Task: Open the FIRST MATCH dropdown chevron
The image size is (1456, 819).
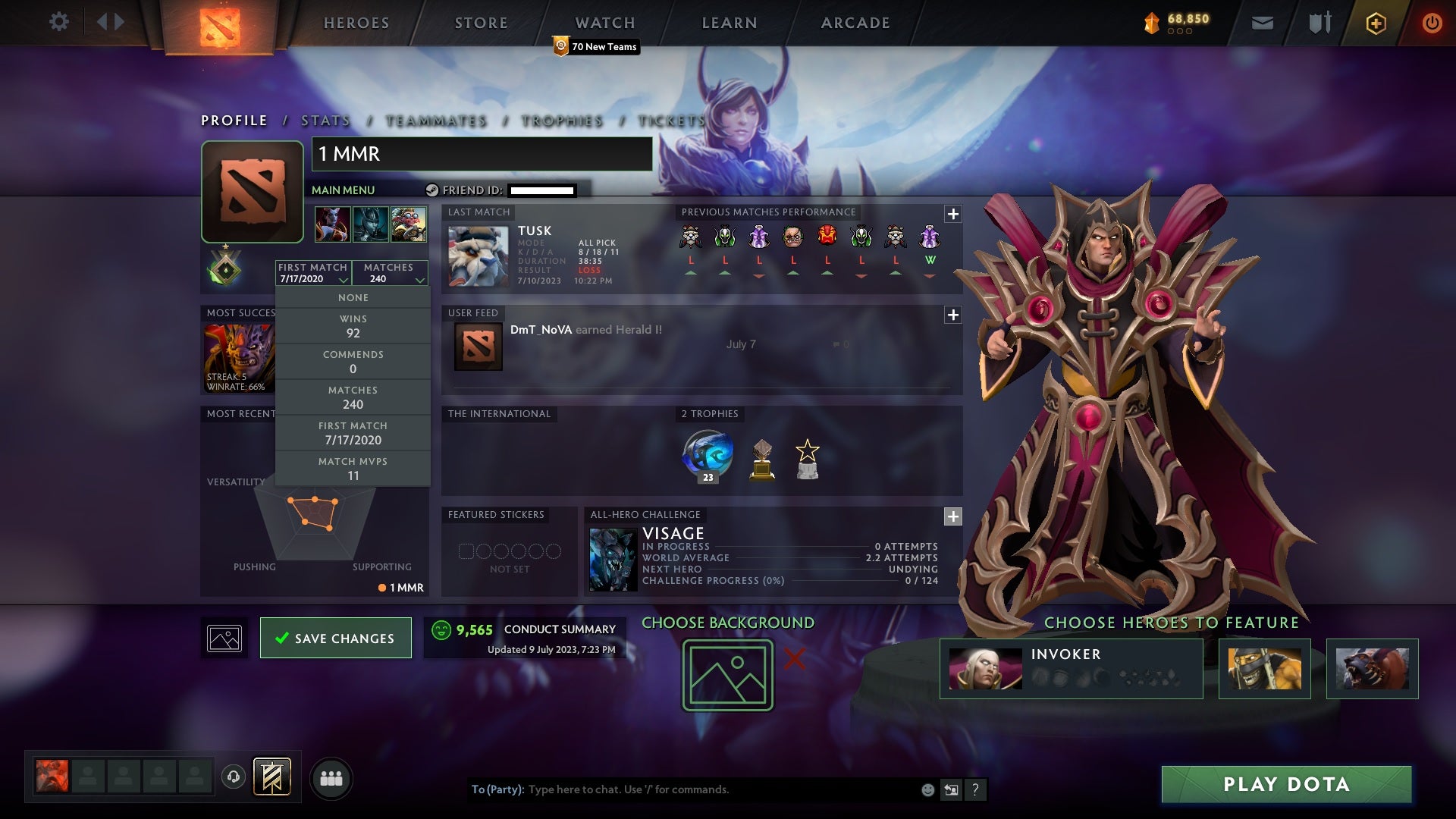Action: (343, 279)
